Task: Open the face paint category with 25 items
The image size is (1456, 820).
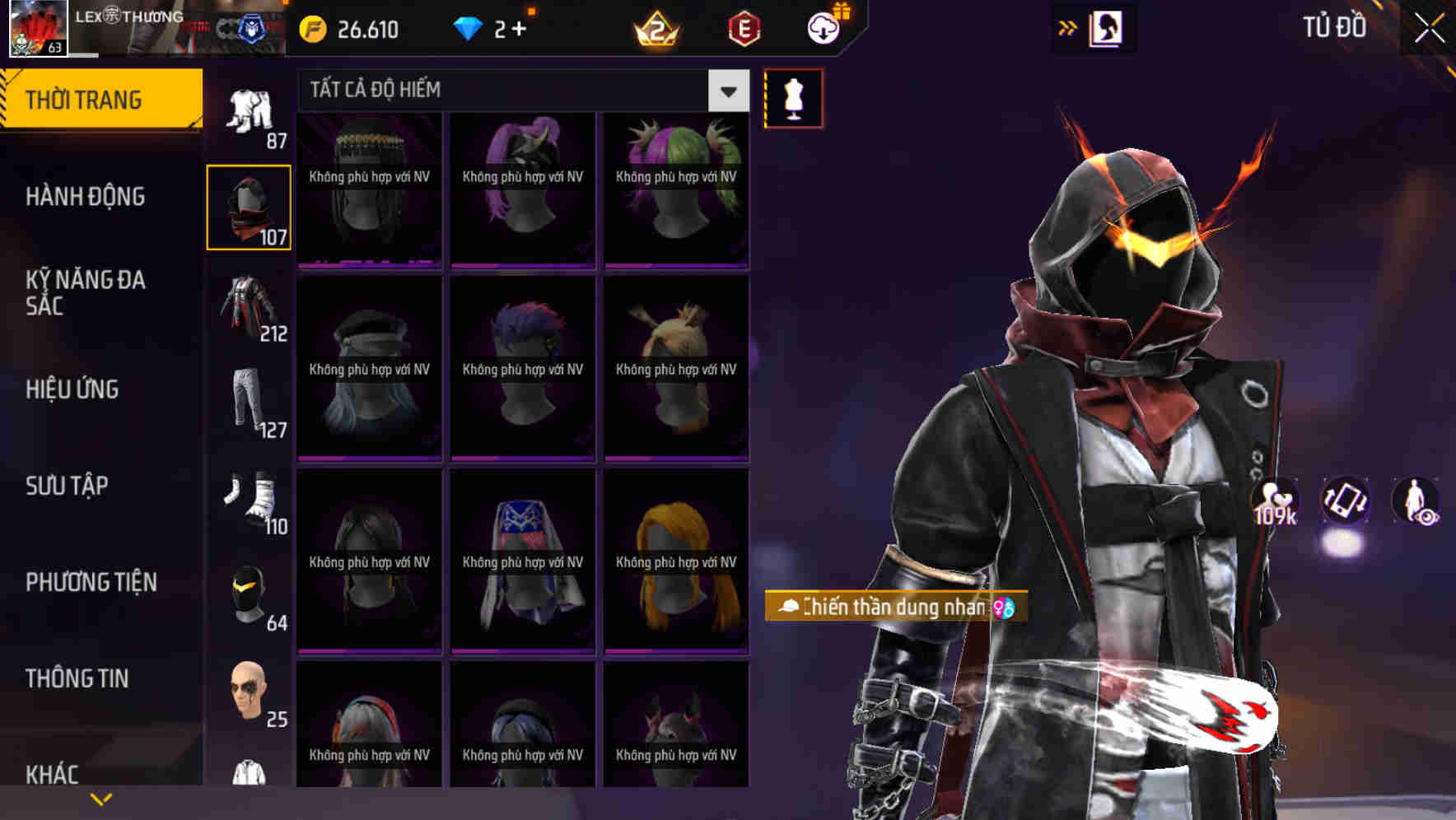Action: click(248, 692)
